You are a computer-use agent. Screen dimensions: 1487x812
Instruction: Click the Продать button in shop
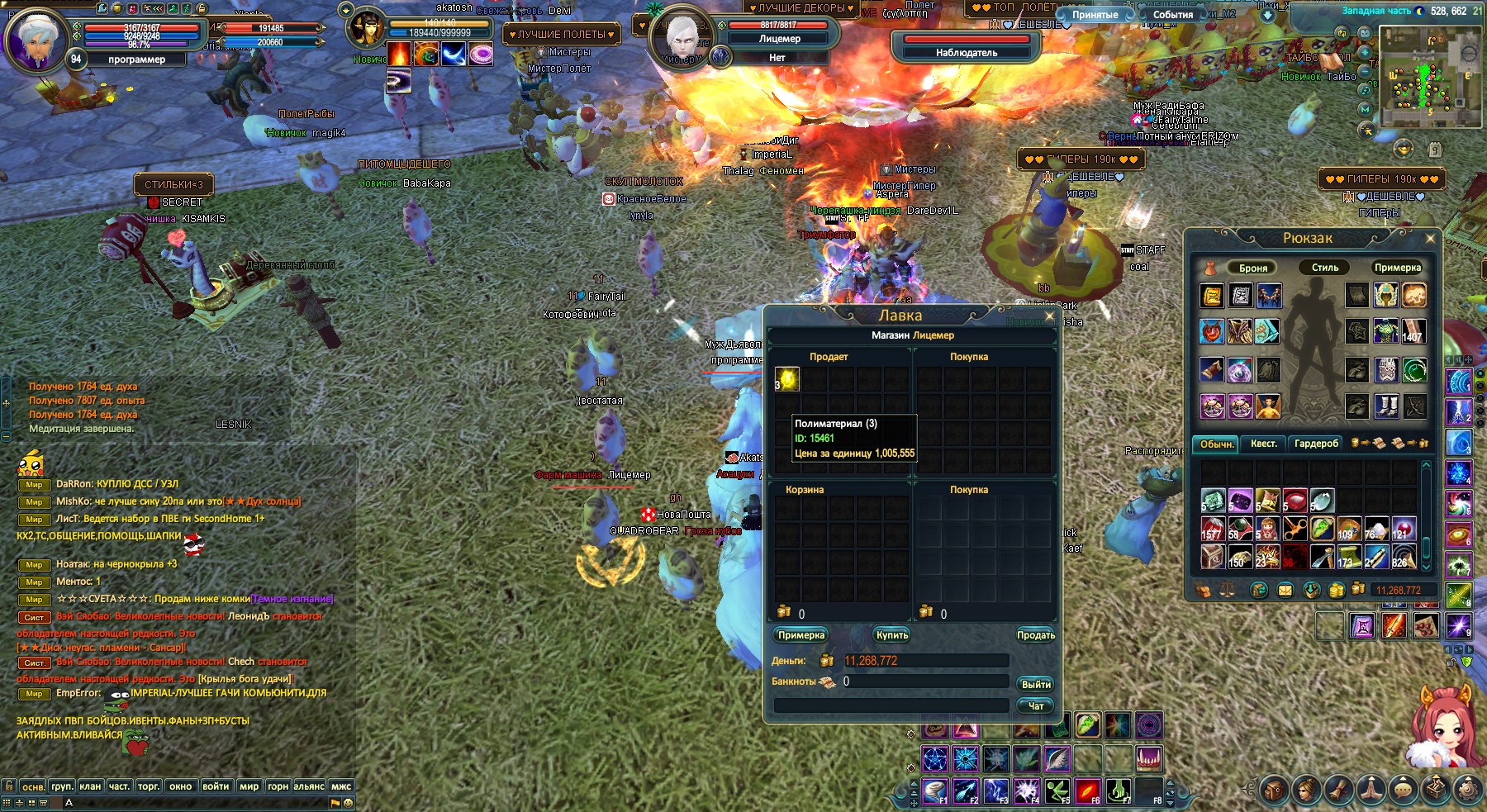pos(1036,635)
